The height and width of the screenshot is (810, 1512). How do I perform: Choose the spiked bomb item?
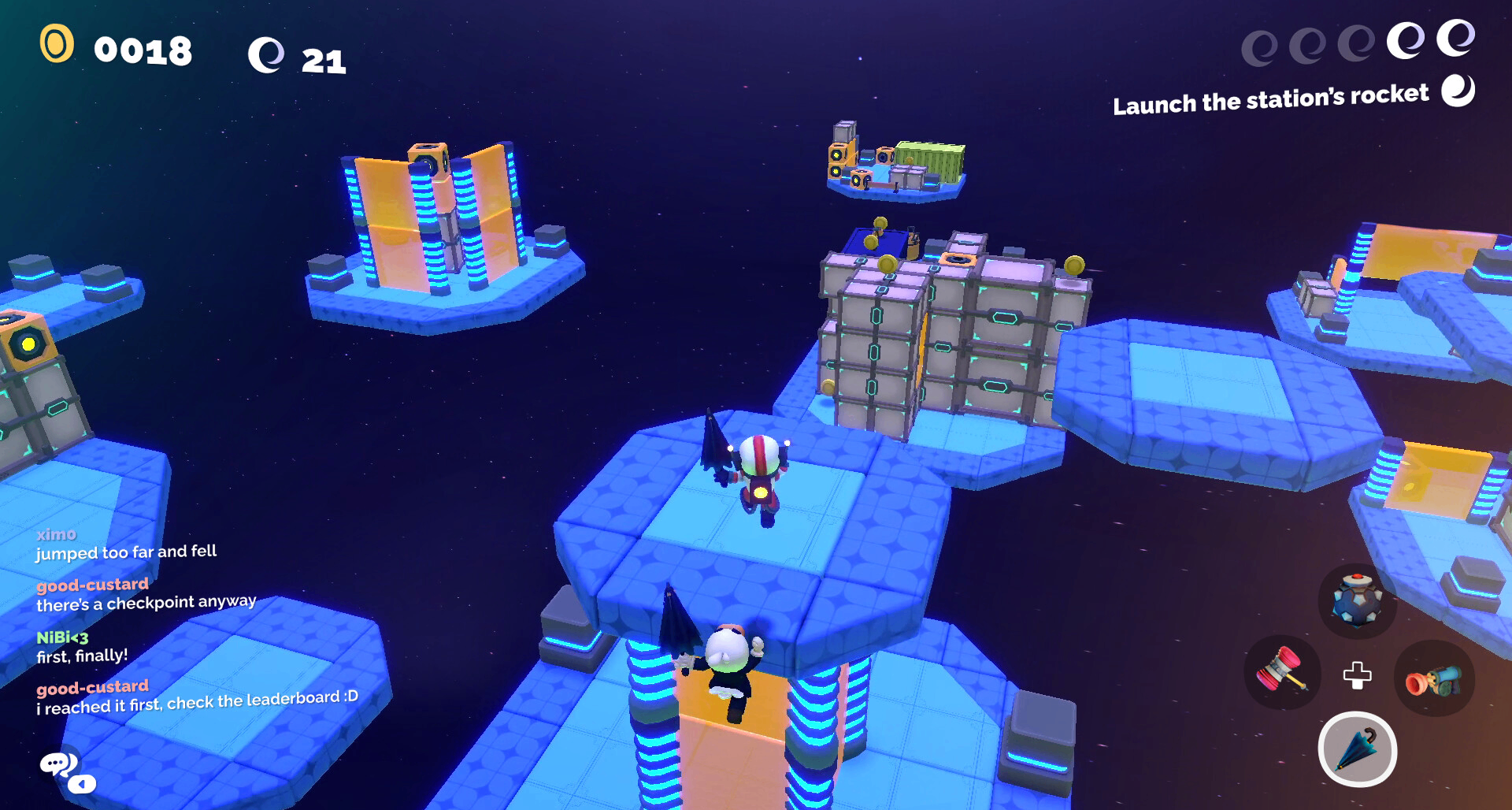[x=1356, y=600]
